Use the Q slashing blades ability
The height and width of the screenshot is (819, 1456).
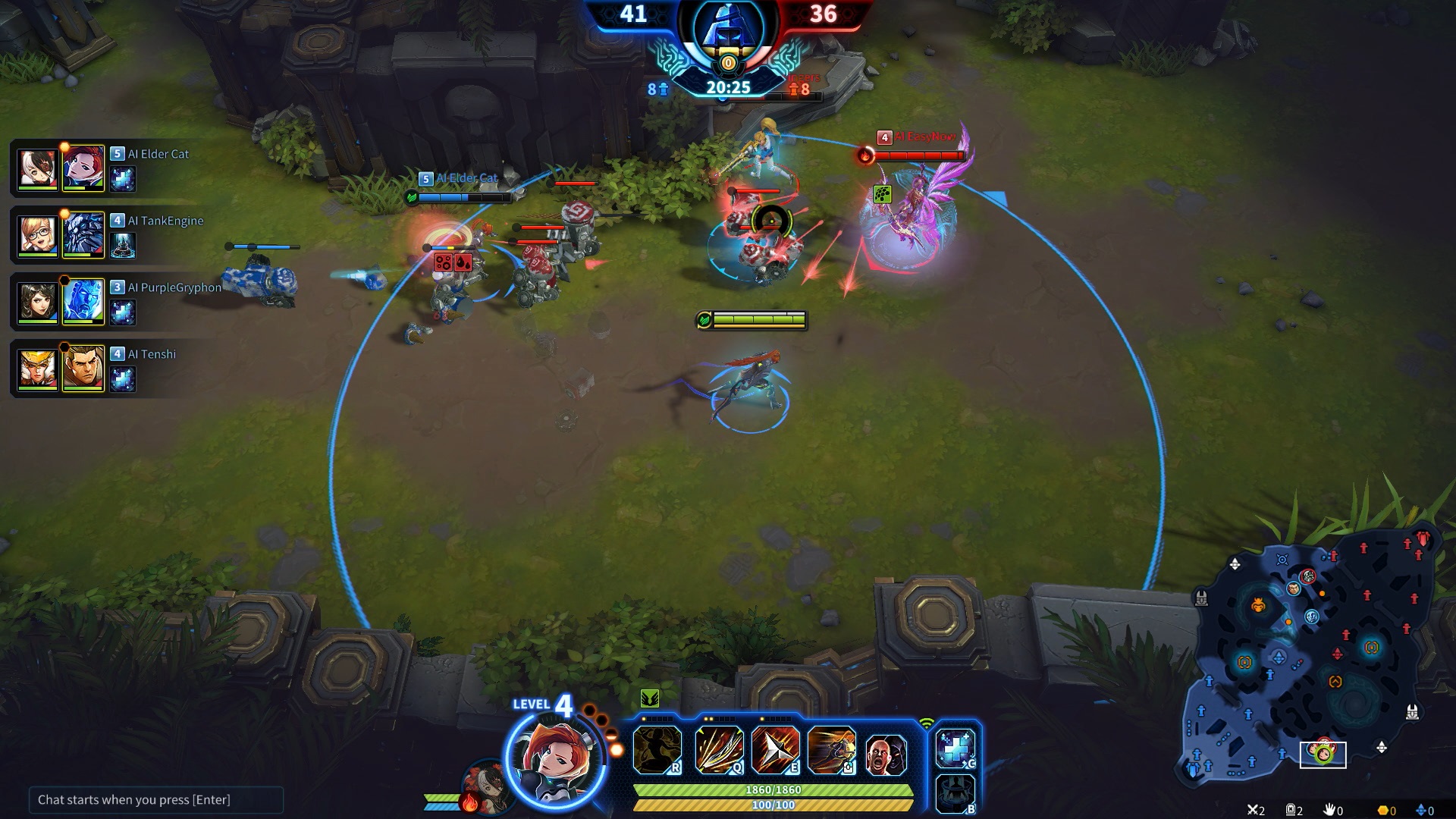(717, 749)
